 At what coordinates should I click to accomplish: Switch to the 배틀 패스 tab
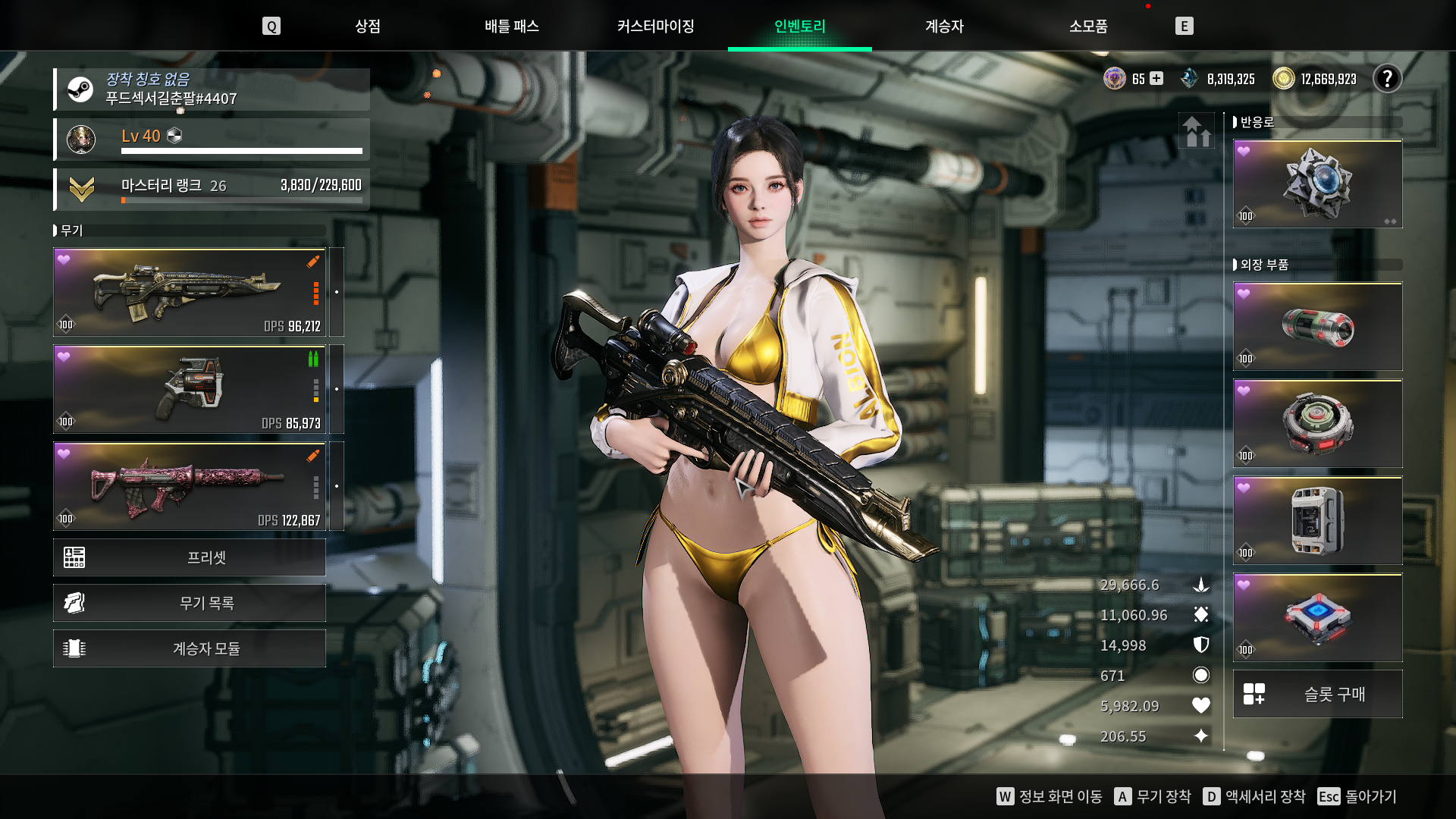512,27
